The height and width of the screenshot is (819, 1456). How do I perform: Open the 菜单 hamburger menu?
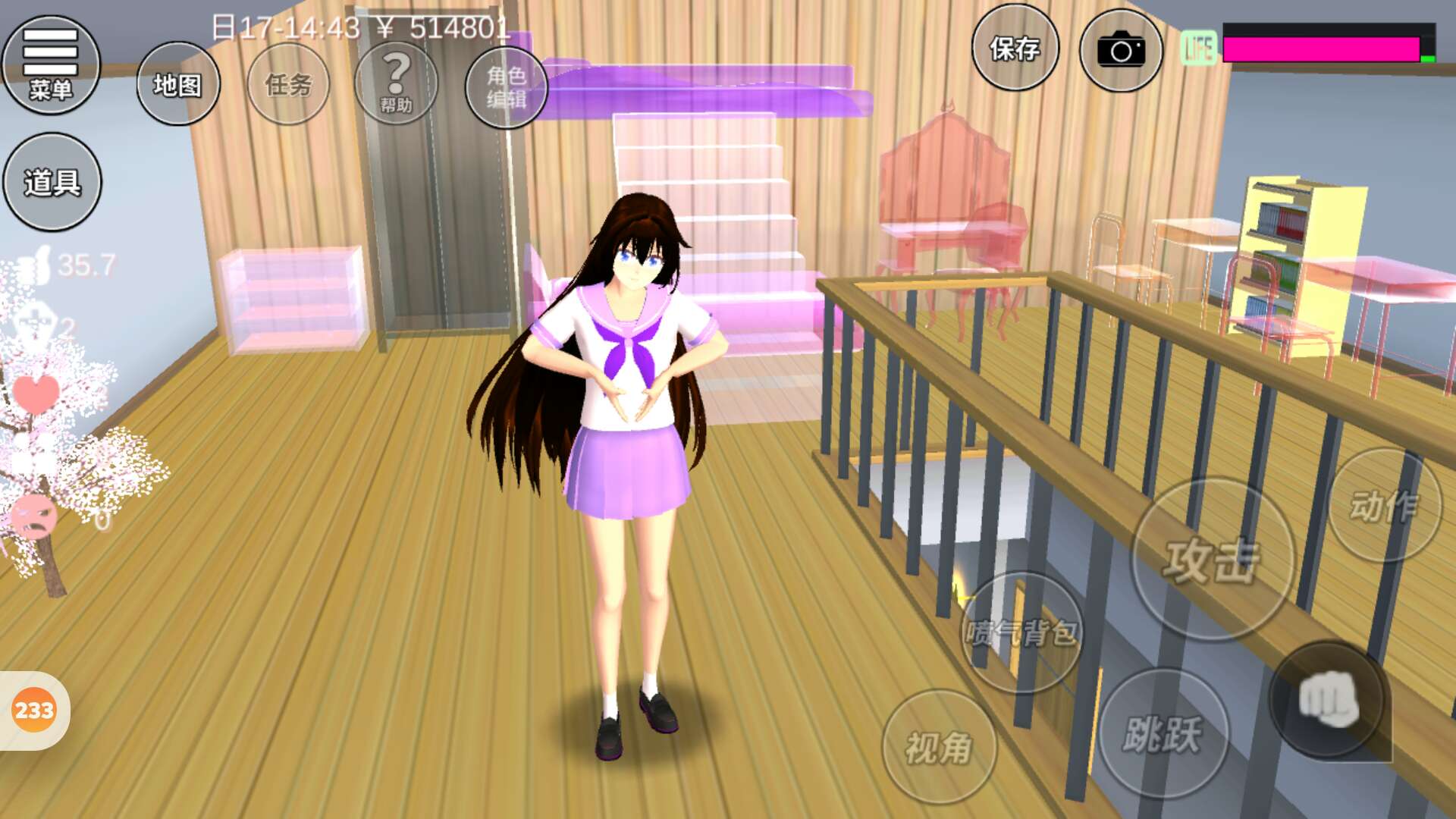[x=51, y=64]
